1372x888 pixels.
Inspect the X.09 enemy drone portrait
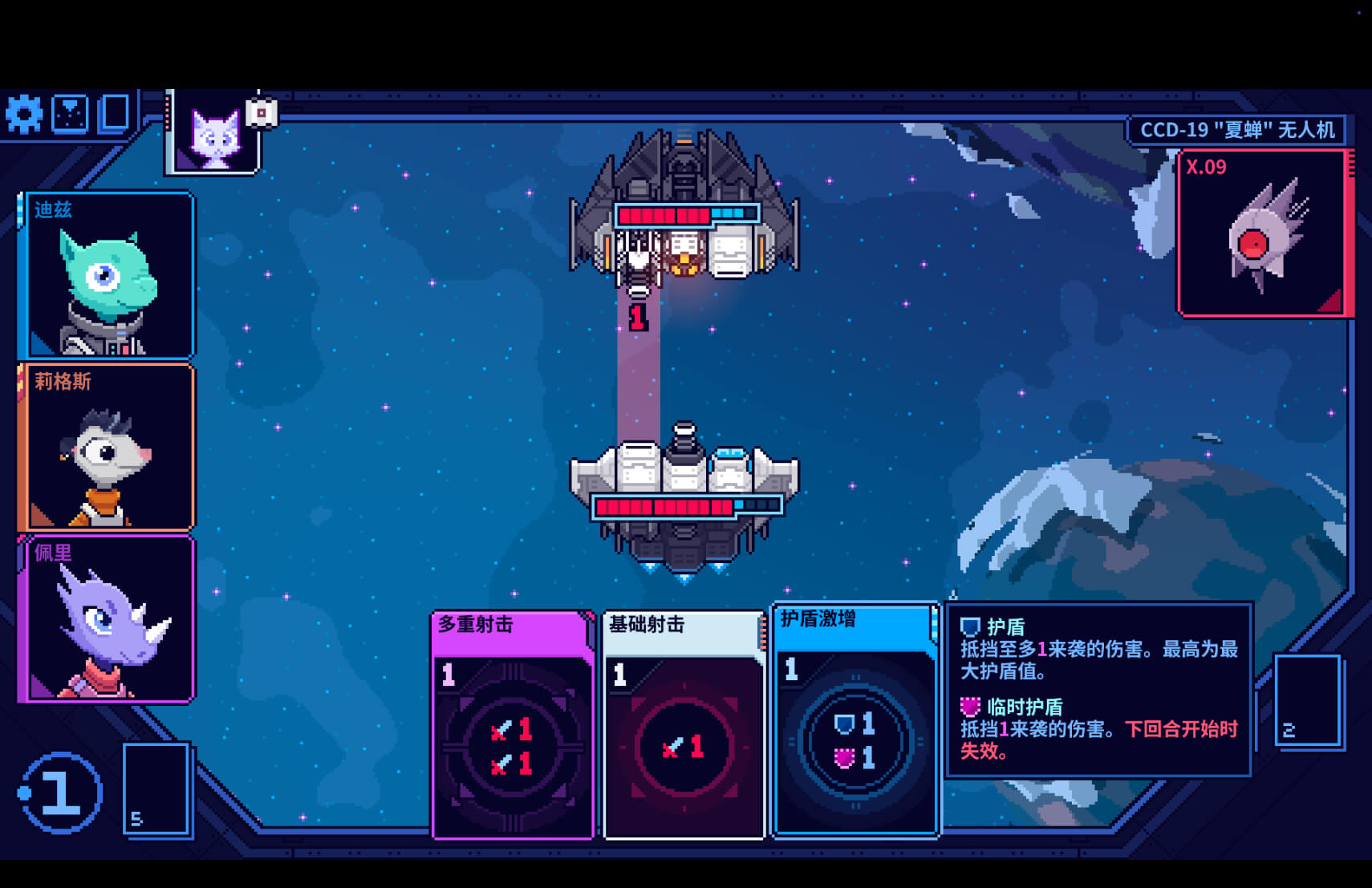click(1263, 233)
